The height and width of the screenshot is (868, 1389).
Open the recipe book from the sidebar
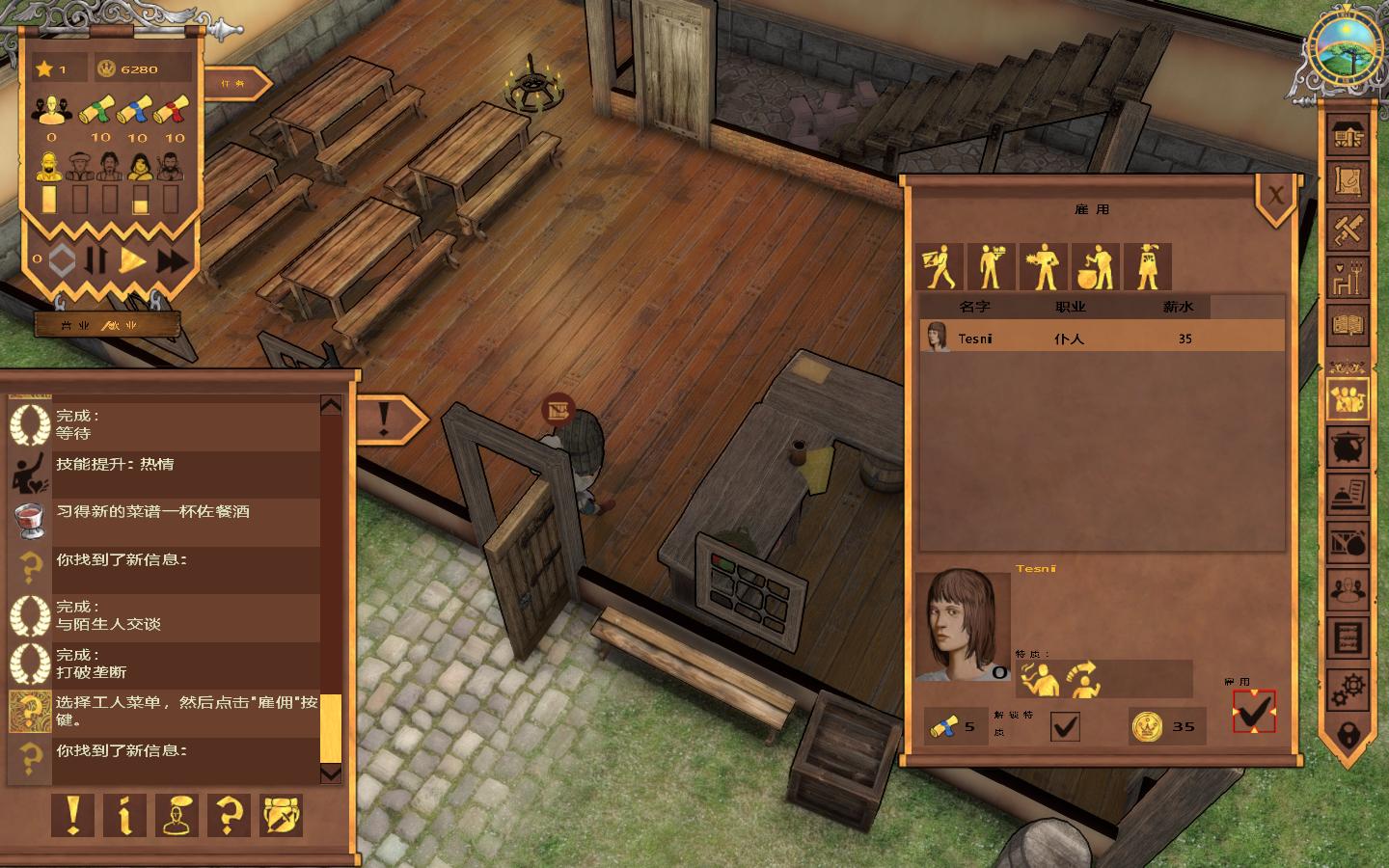(x=1348, y=325)
